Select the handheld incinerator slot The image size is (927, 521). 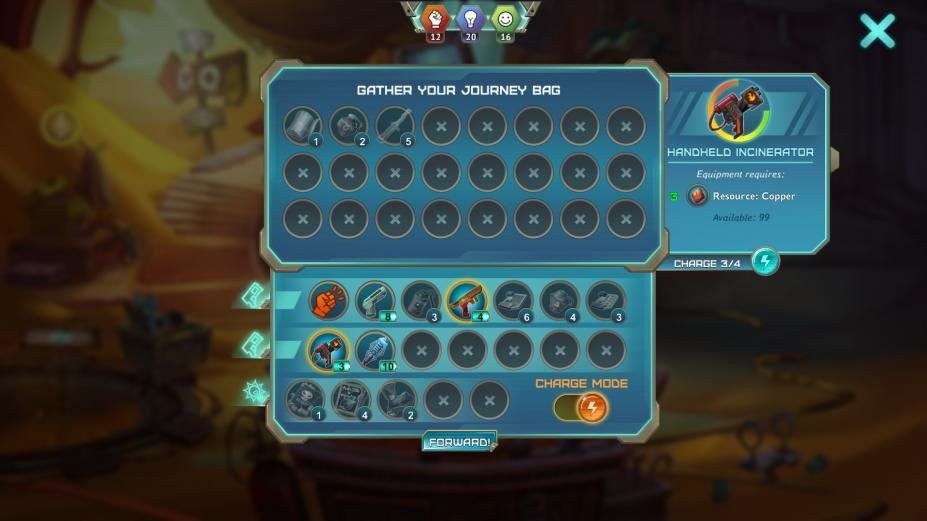tap(327, 349)
